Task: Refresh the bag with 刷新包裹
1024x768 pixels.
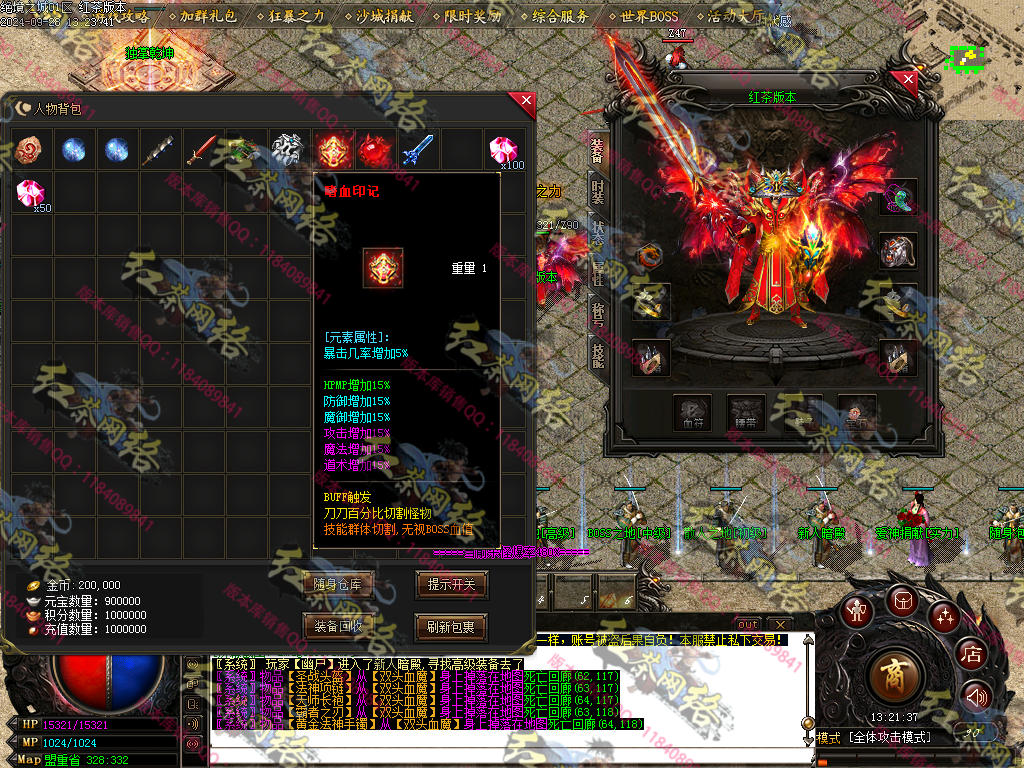Action: [x=451, y=627]
